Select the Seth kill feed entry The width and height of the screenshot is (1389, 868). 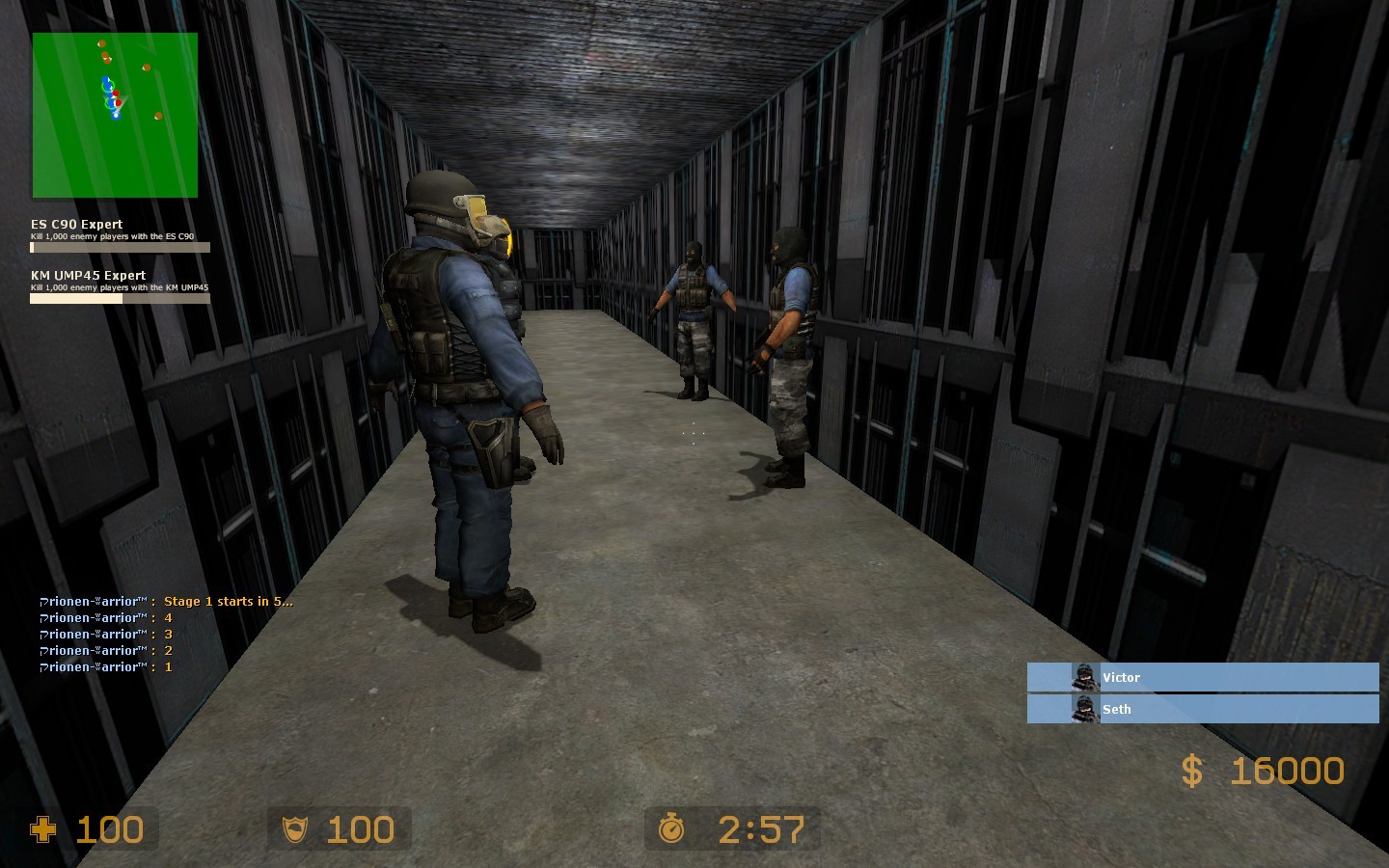click(1203, 709)
